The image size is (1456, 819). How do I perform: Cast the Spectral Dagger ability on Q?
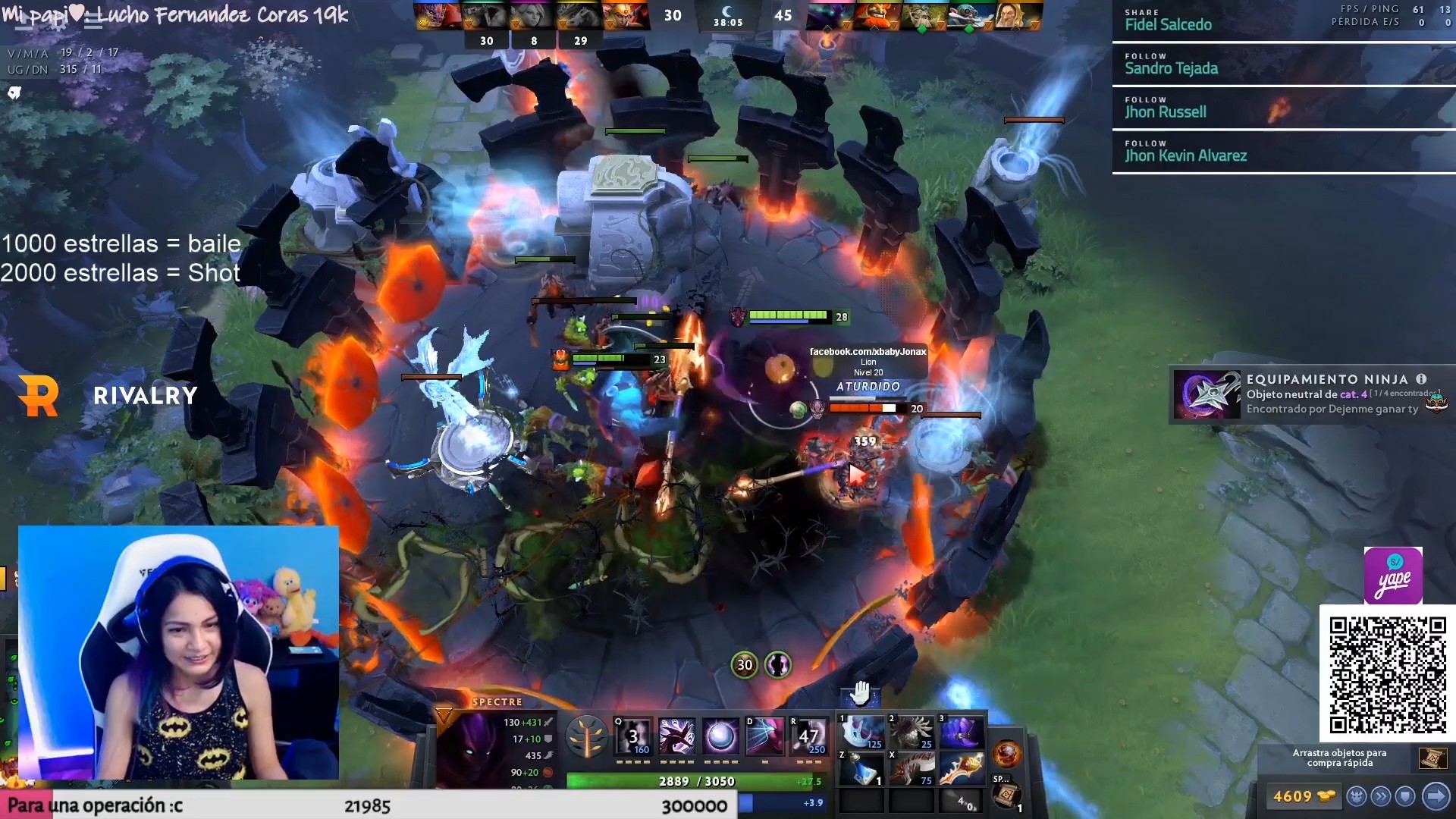(634, 736)
